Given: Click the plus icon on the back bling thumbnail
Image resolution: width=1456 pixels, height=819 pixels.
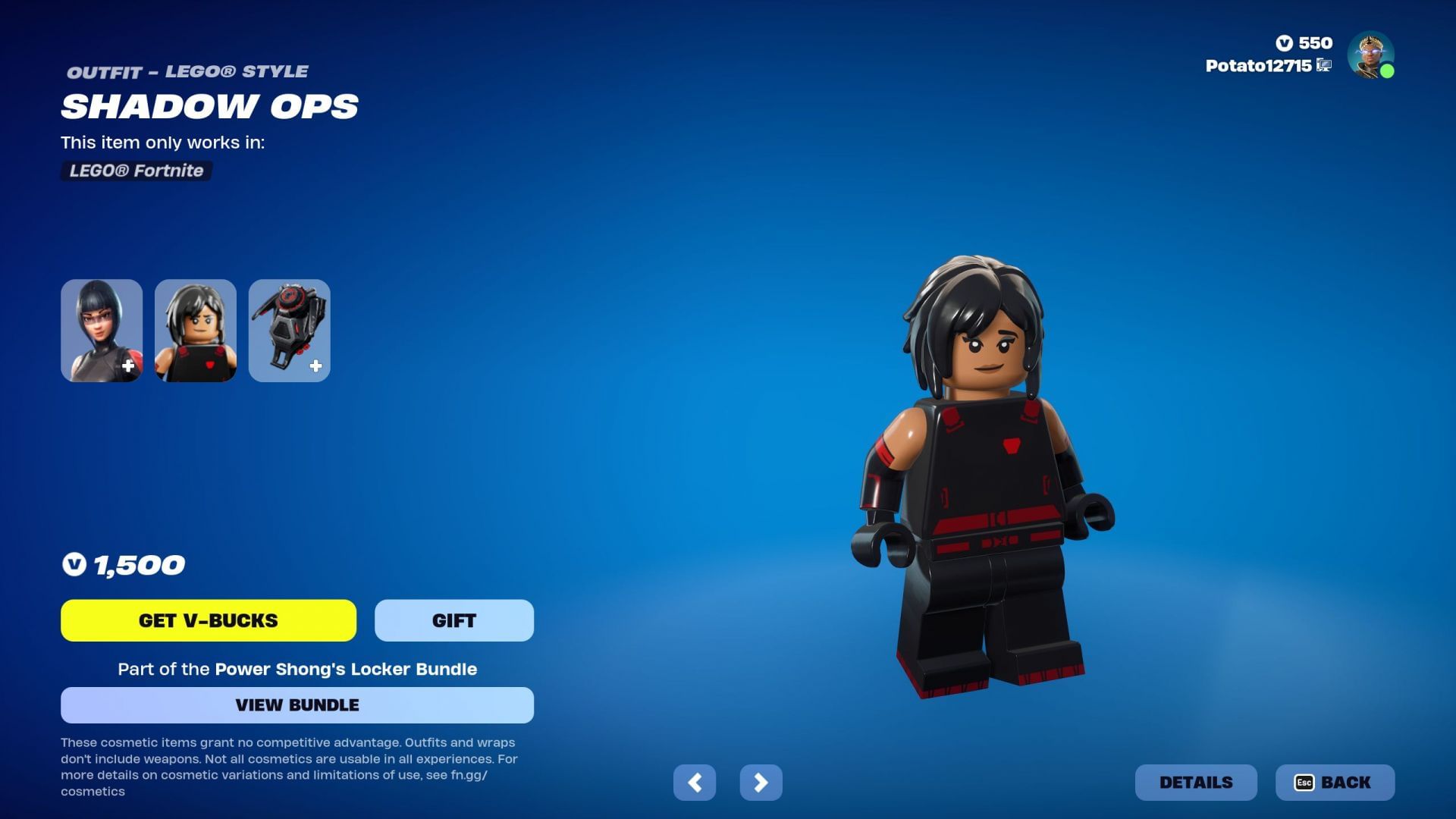Looking at the screenshot, I should pos(316,366).
